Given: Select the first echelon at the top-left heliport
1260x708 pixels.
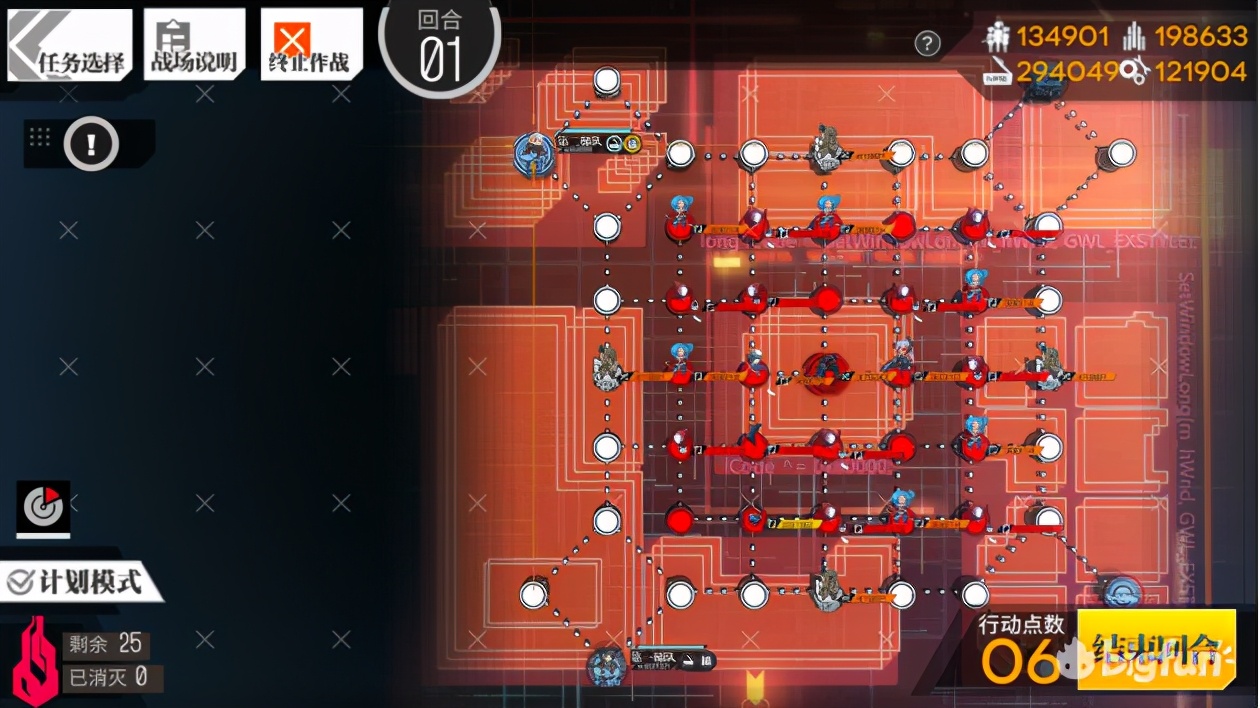Looking at the screenshot, I should tap(533, 153).
